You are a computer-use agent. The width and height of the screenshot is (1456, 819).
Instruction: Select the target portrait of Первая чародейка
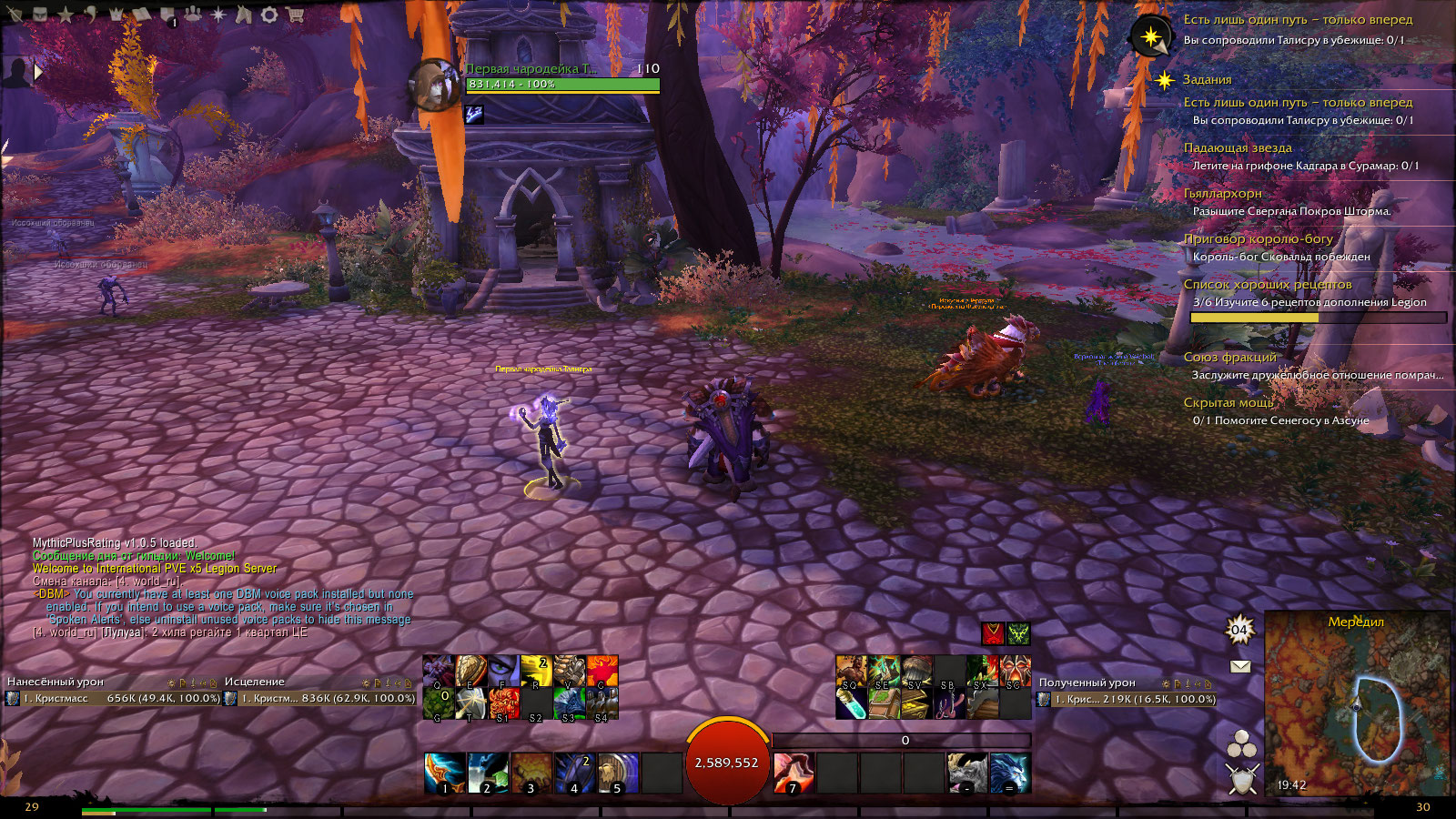click(434, 86)
